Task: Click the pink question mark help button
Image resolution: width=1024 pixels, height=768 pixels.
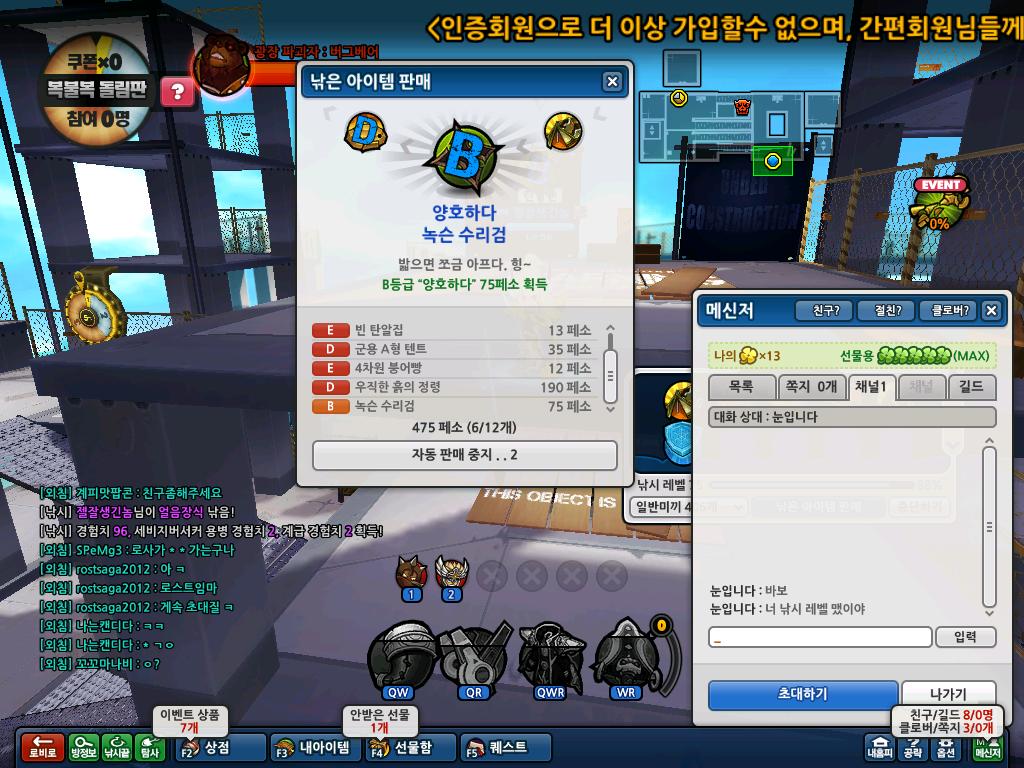Action: pyautogui.click(x=178, y=92)
